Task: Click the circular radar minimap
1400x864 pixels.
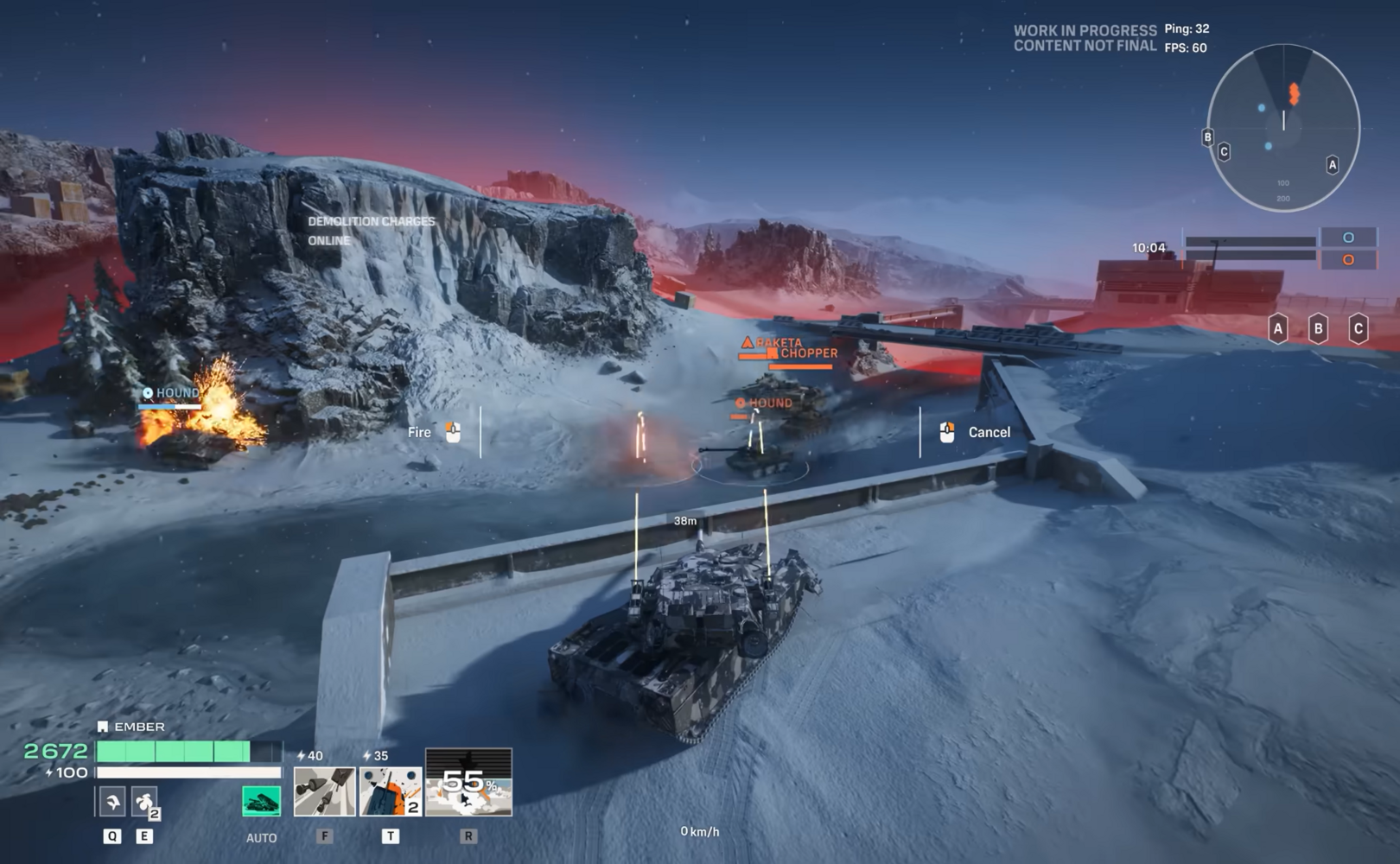Action: tap(1283, 128)
